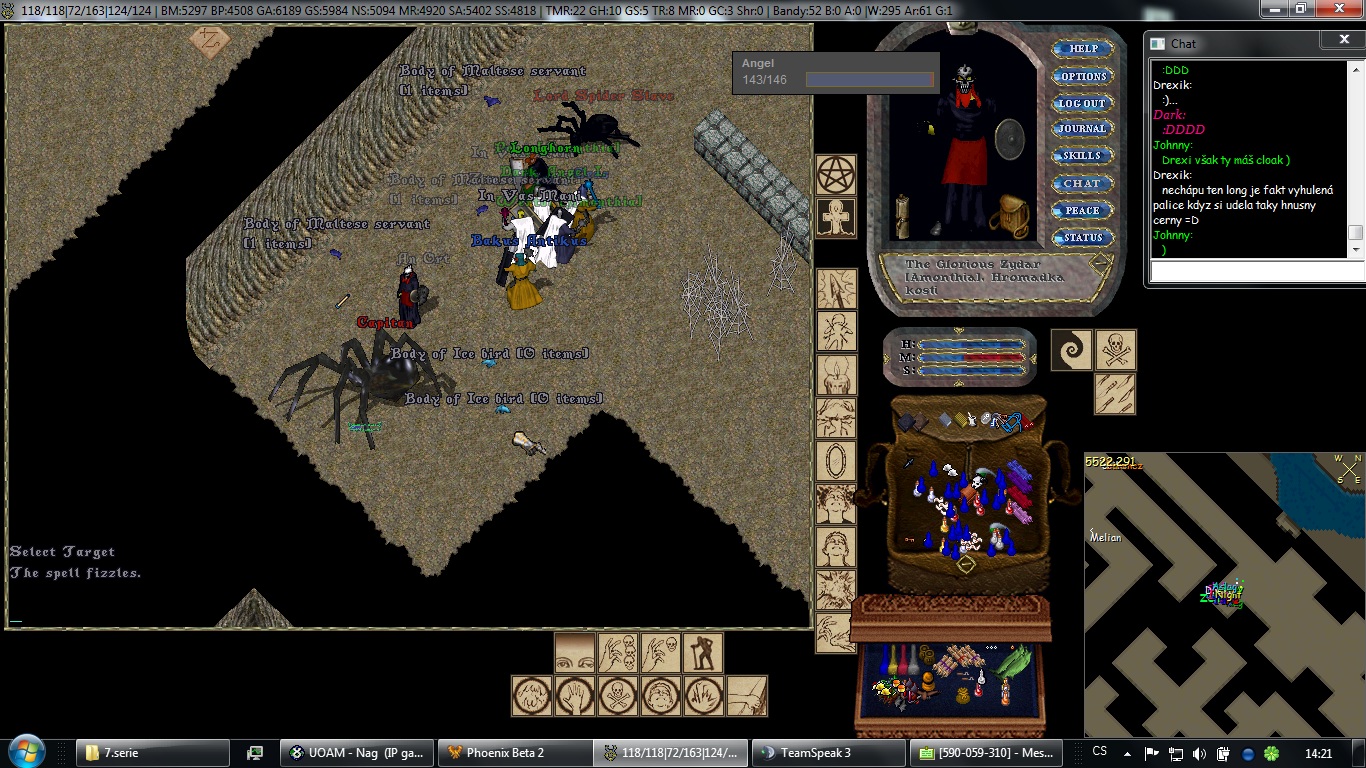Open the backpack on the paperdoll
Viewport: 1366px width, 768px height.
1010,216
